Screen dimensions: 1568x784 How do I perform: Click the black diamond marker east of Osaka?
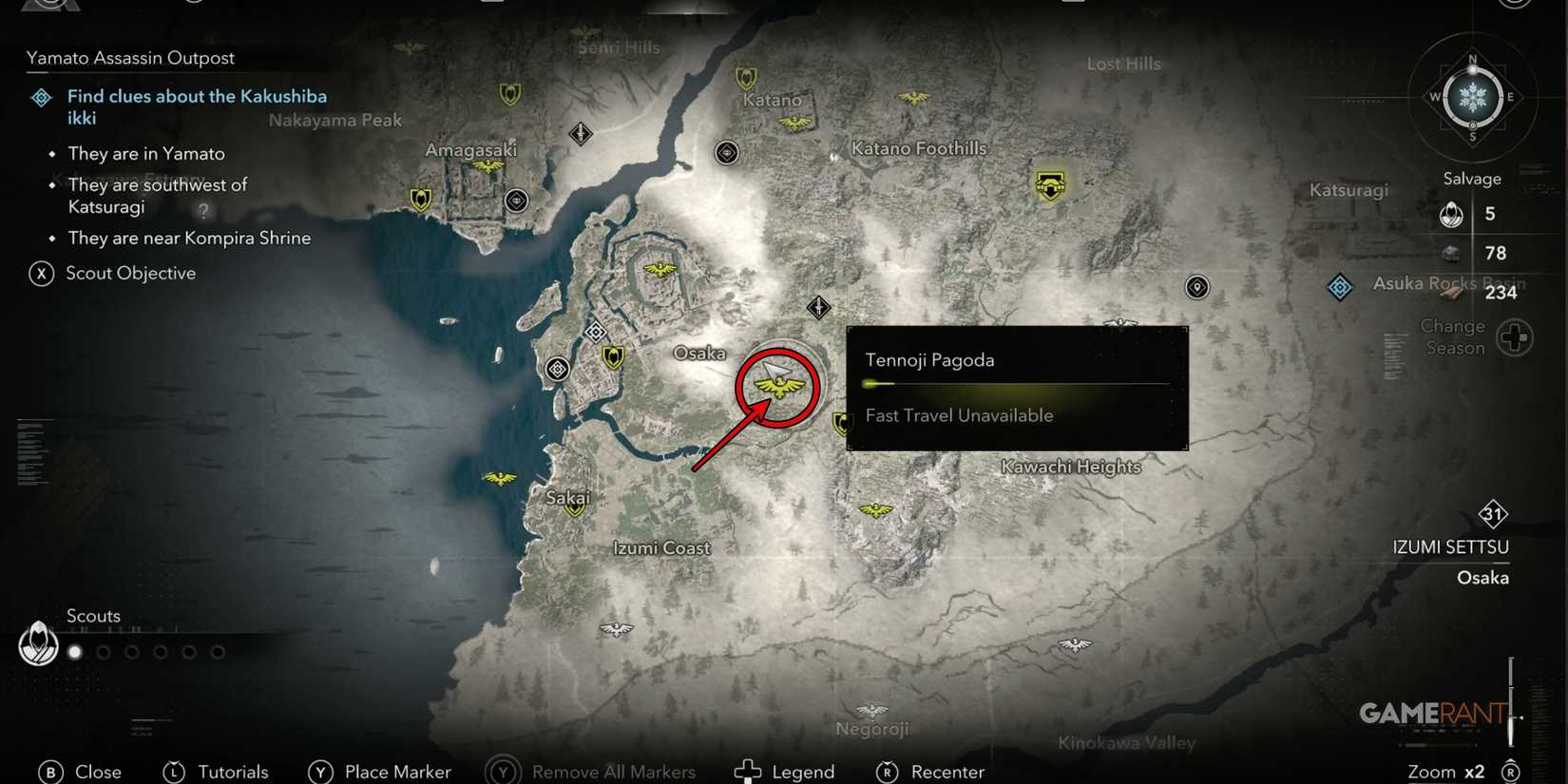point(817,307)
